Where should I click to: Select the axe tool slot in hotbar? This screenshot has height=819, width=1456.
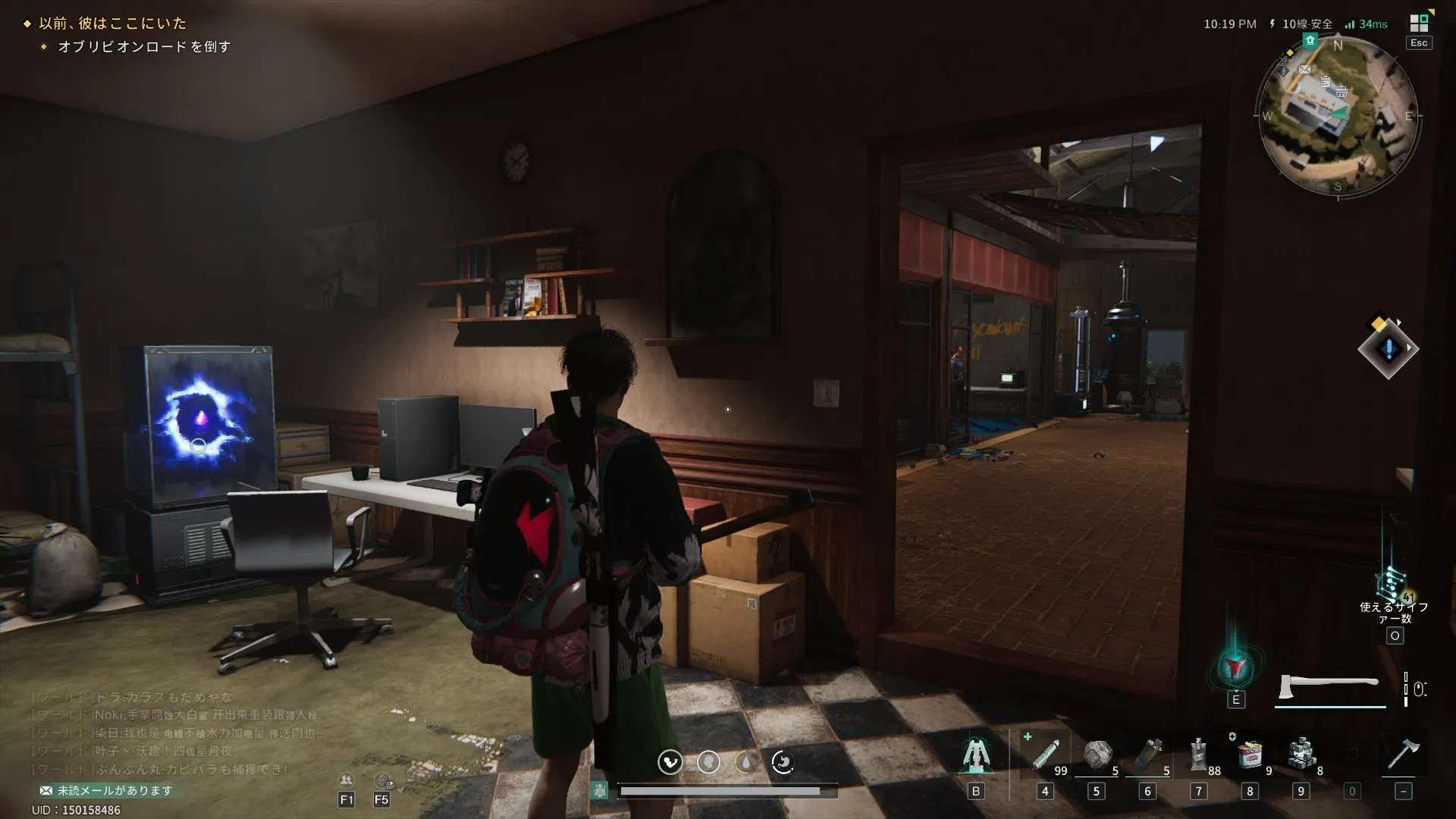[x=1403, y=755]
